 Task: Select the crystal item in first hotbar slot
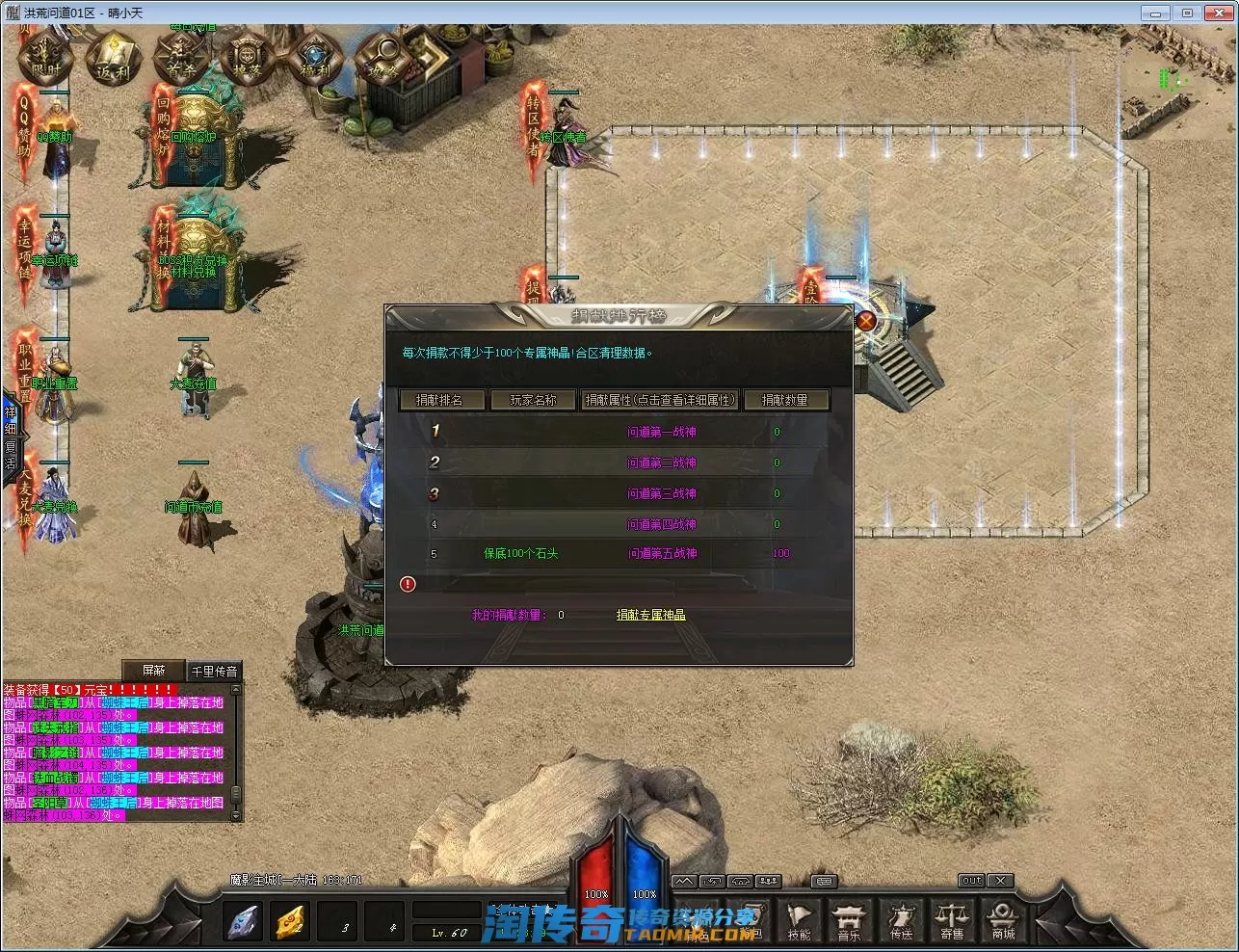[x=242, y=922]
